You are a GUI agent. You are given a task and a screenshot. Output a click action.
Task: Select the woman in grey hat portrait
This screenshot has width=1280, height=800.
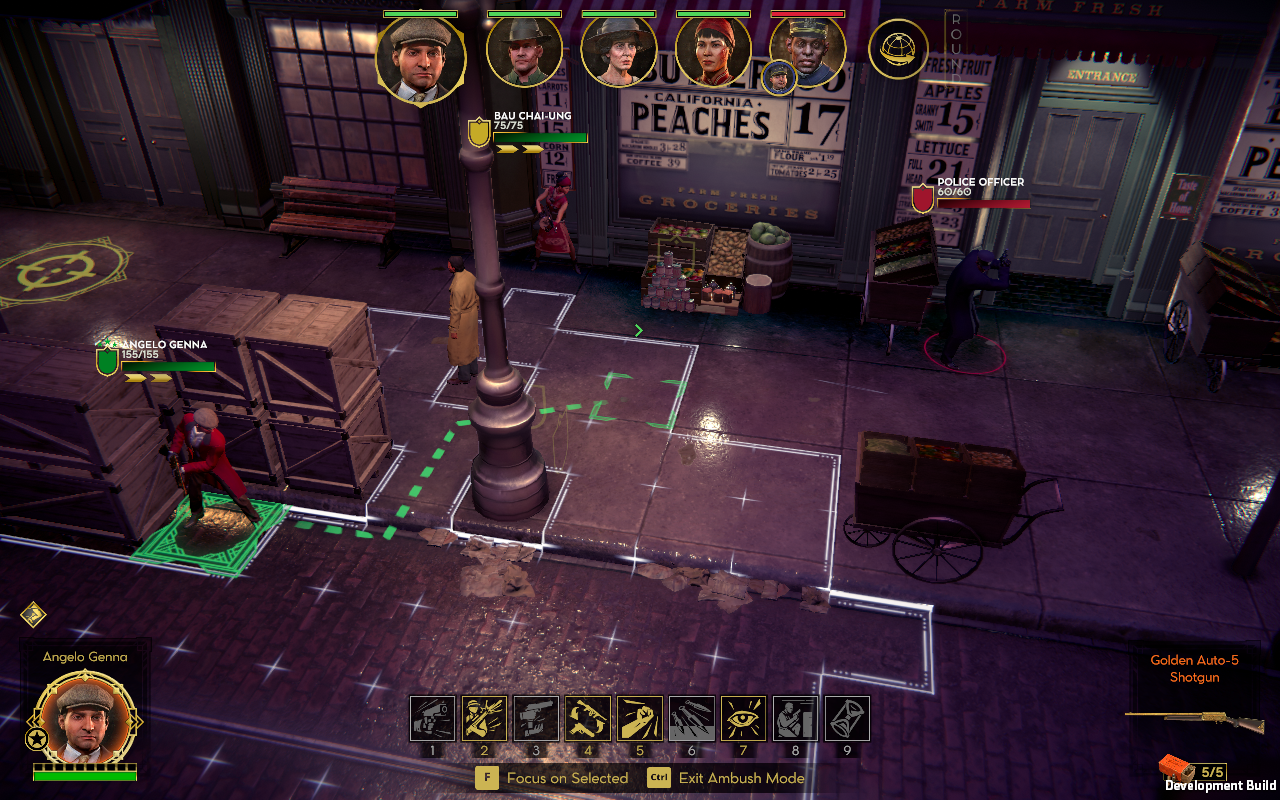point(618,53)
